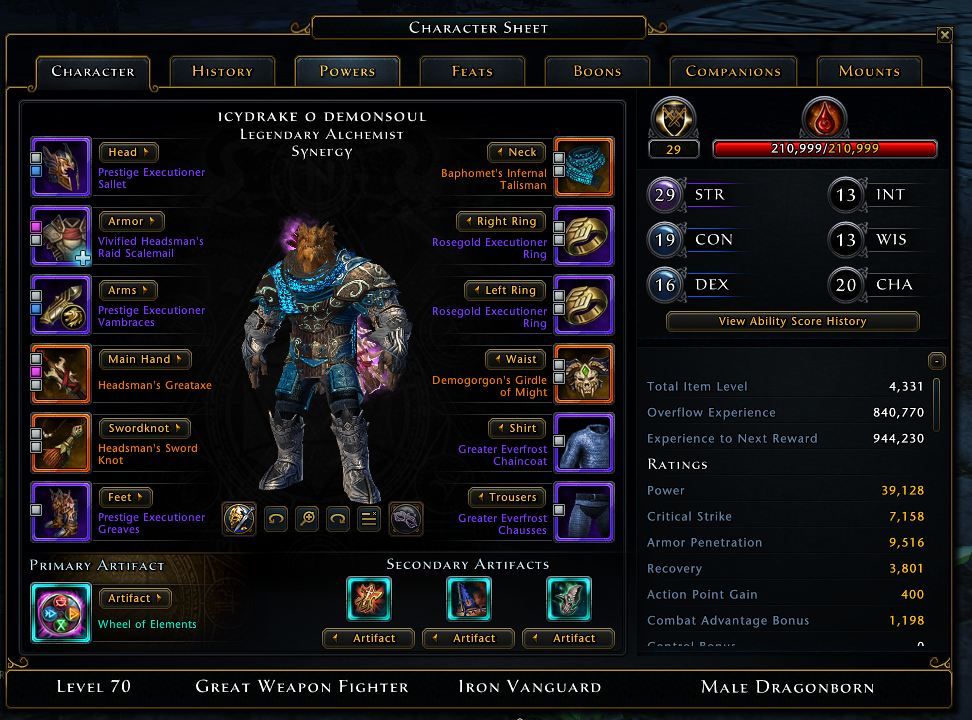Collapse the stats section with minus button
The height and width of the screenshot is (720, 972).
pyautogui.click(x=936, y=361)
